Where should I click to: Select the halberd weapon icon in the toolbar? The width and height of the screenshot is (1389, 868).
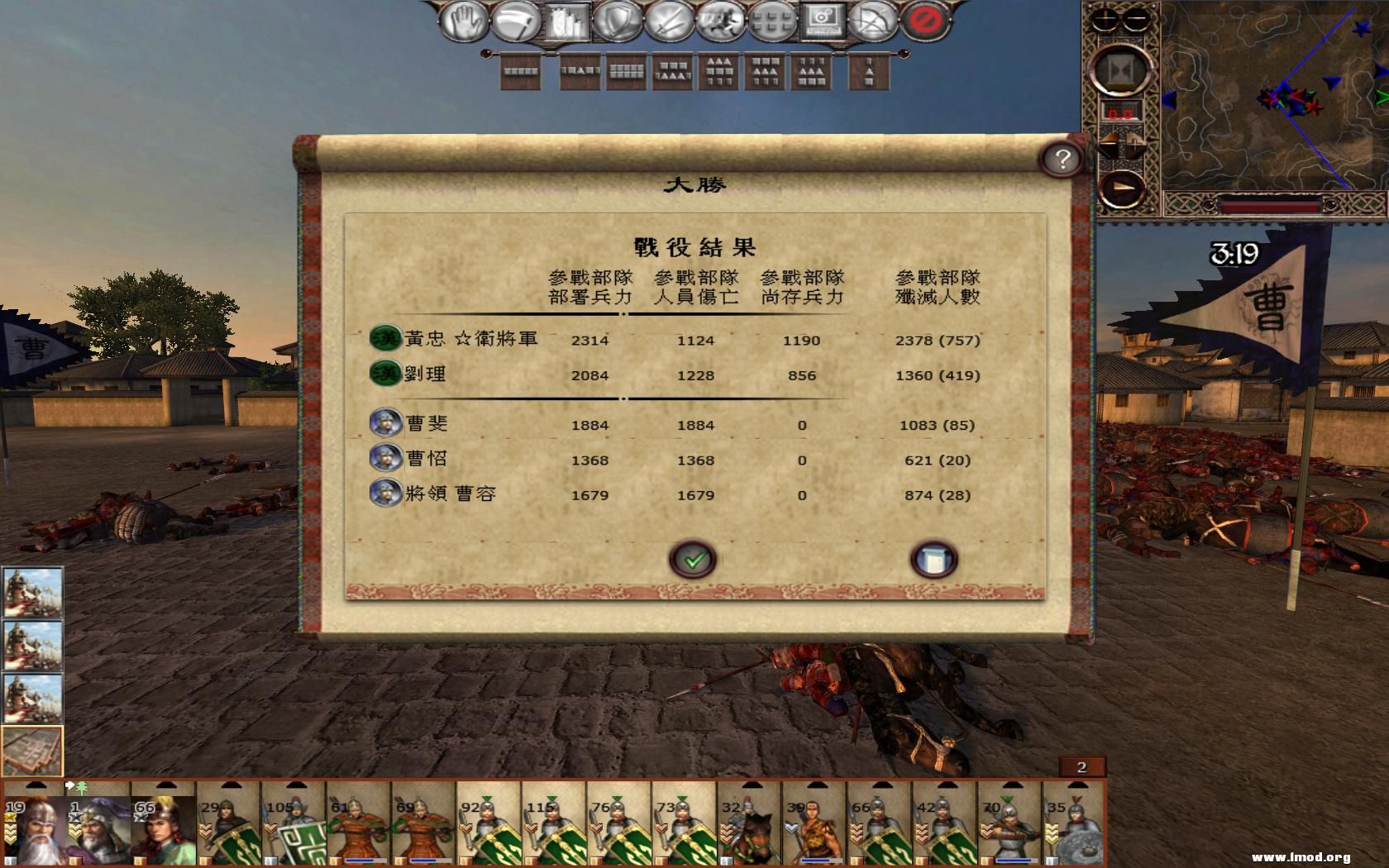[x=518, y=21]
